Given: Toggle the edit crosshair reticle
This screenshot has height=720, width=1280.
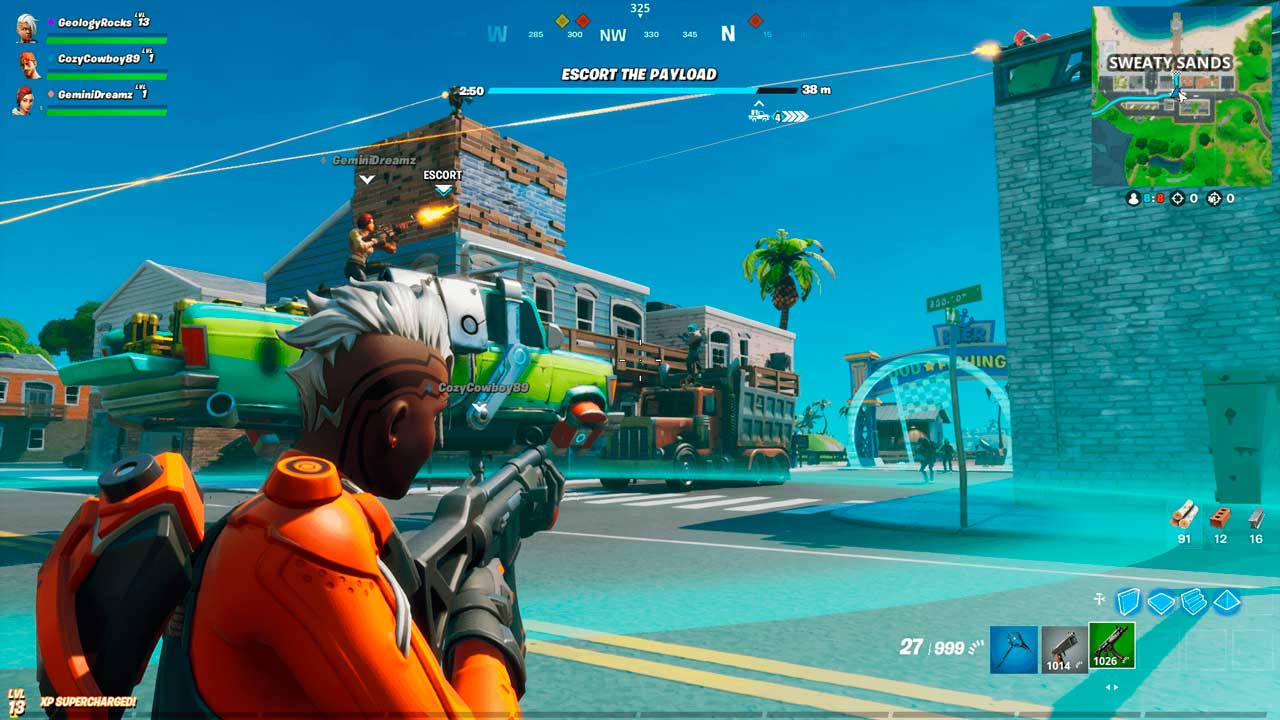Looking at the screenshot, I should coord(1099,599).
